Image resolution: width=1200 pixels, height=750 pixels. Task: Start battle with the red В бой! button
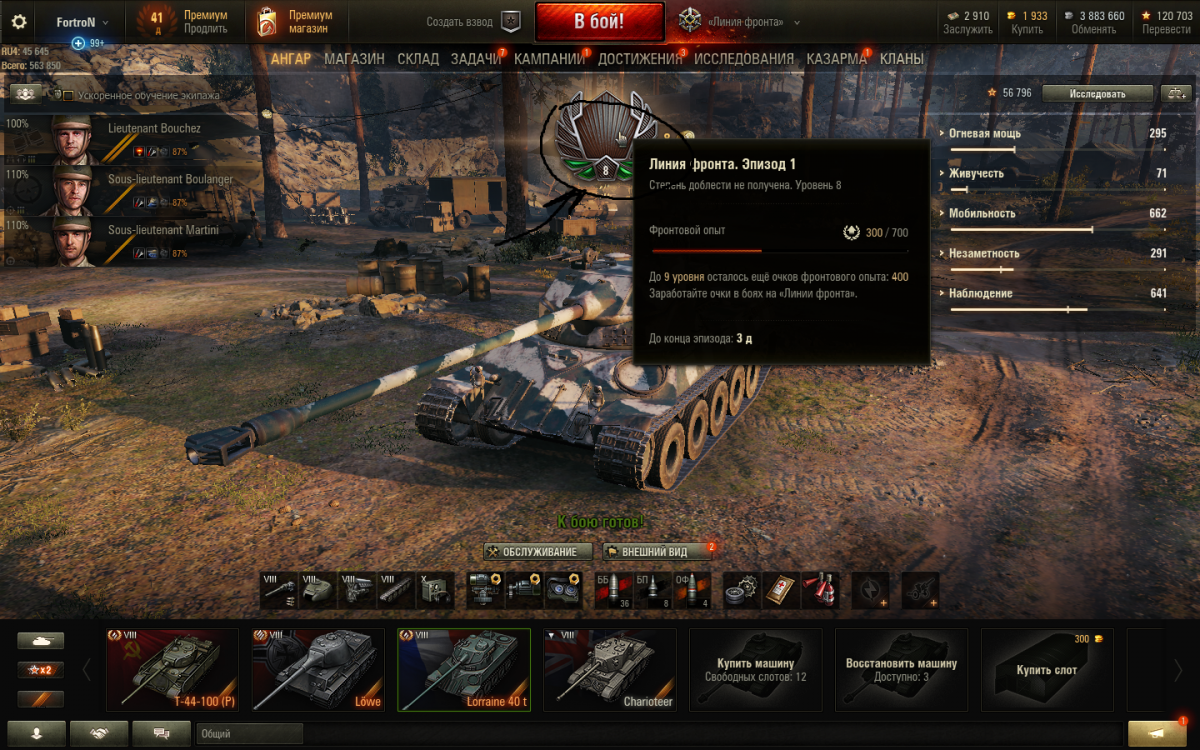tap(599, 21)
